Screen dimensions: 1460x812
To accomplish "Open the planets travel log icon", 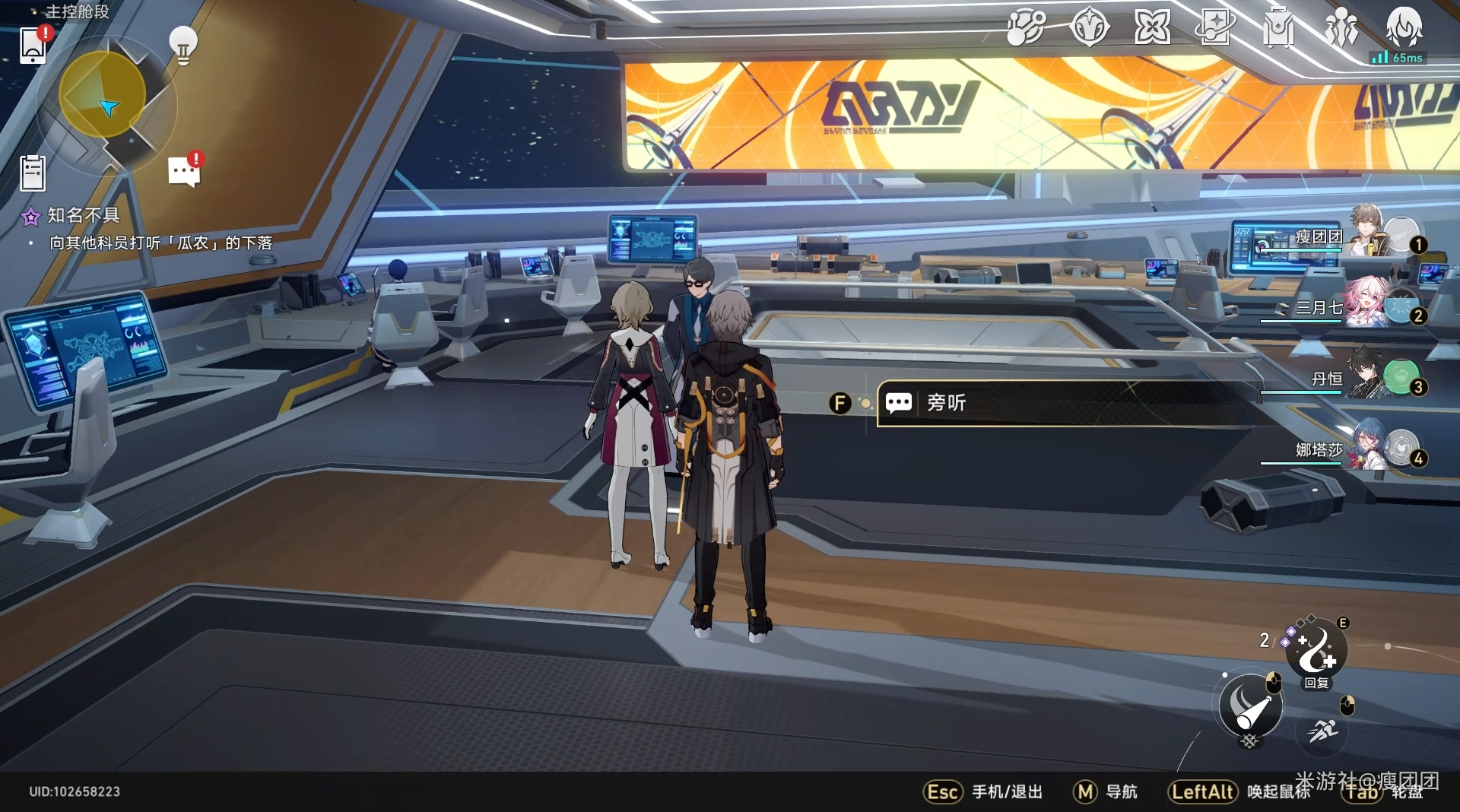I will coord(1026,29).
